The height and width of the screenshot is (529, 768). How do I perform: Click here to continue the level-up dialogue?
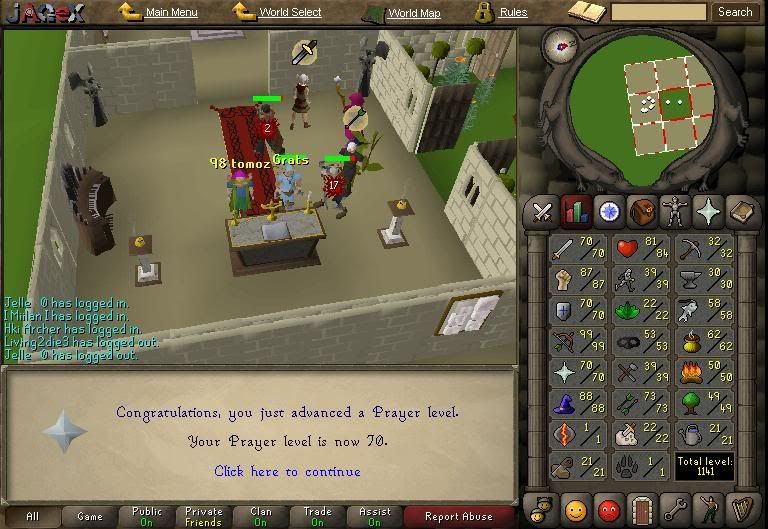(x=287, y=471)
